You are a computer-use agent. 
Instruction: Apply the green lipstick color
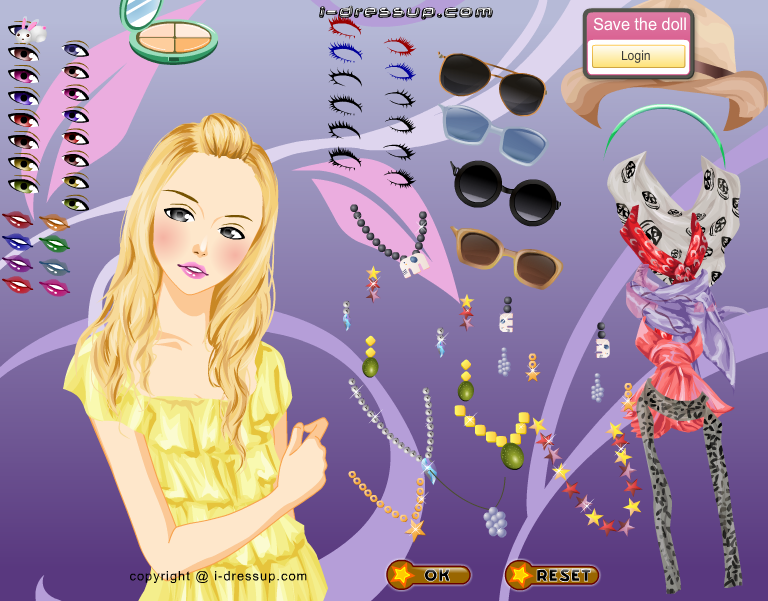point(54,243)
